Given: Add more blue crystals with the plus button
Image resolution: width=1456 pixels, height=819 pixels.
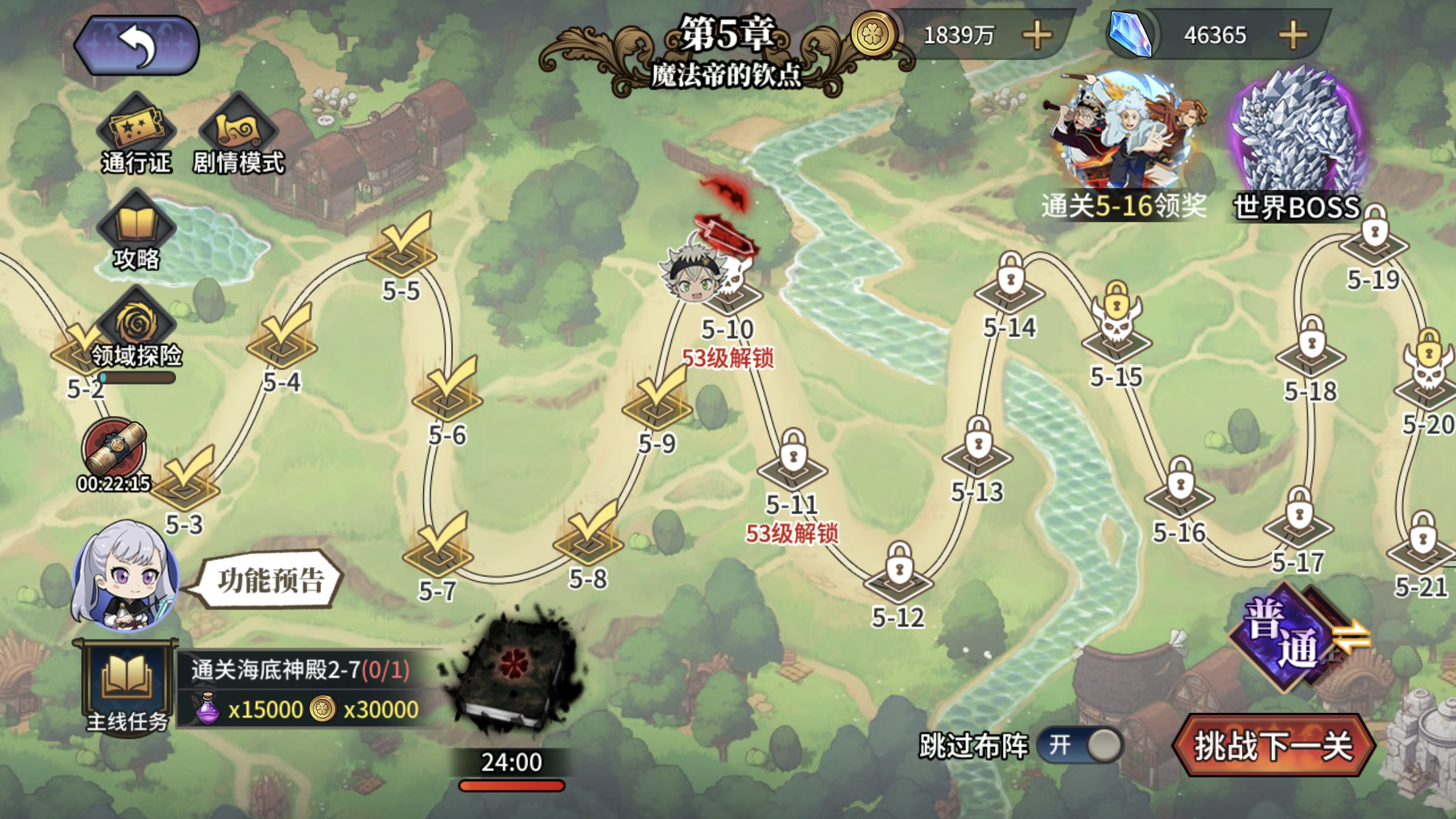Looking at the screenshot, I should (x=1292, y=35).
